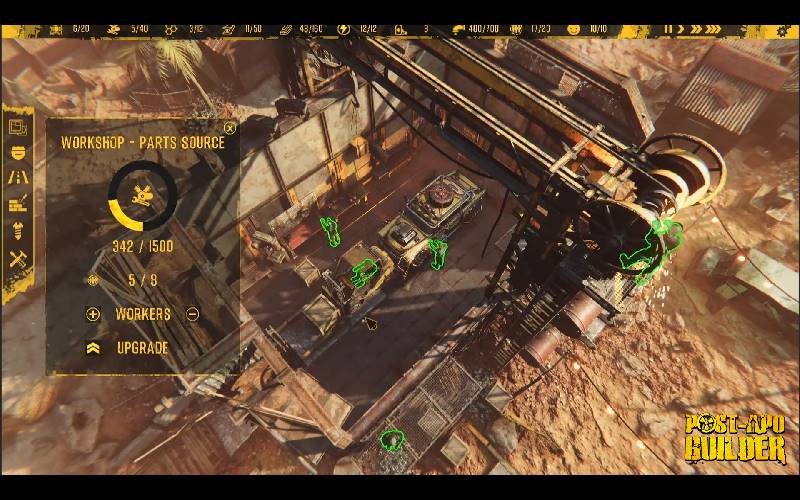The height and width of the screenshot is (500, 800).
Task: Upgrade the Workshop building
Action: 141,348
